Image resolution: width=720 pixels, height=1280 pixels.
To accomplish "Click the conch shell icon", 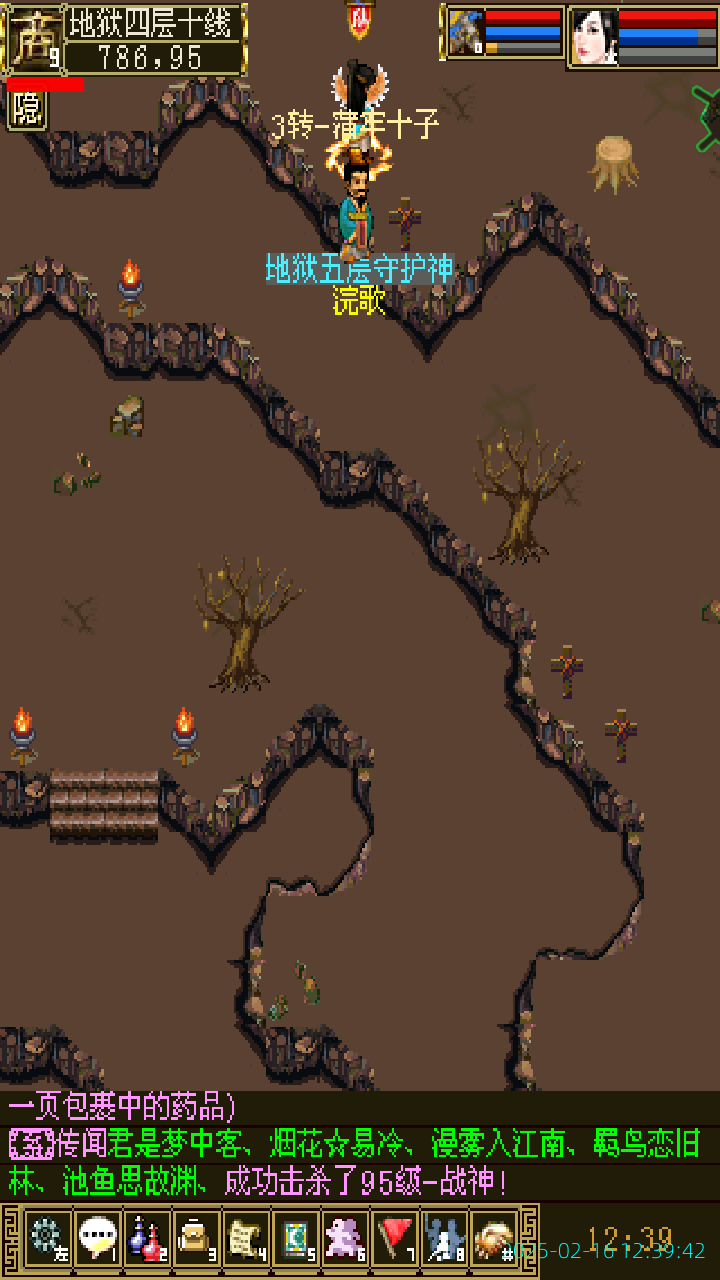I will (494, 1238).
